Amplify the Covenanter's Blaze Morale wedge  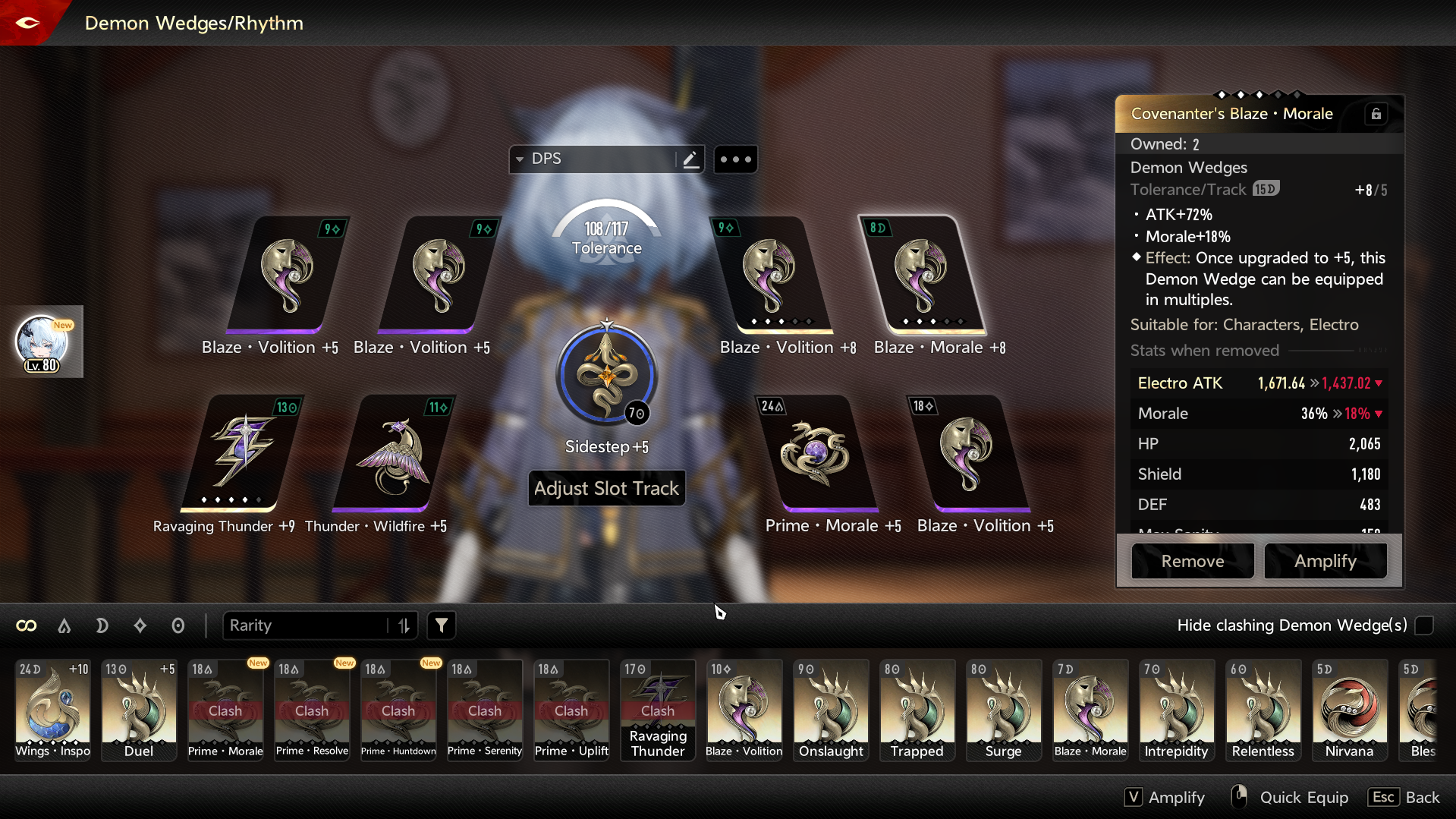pos(1325,561)
